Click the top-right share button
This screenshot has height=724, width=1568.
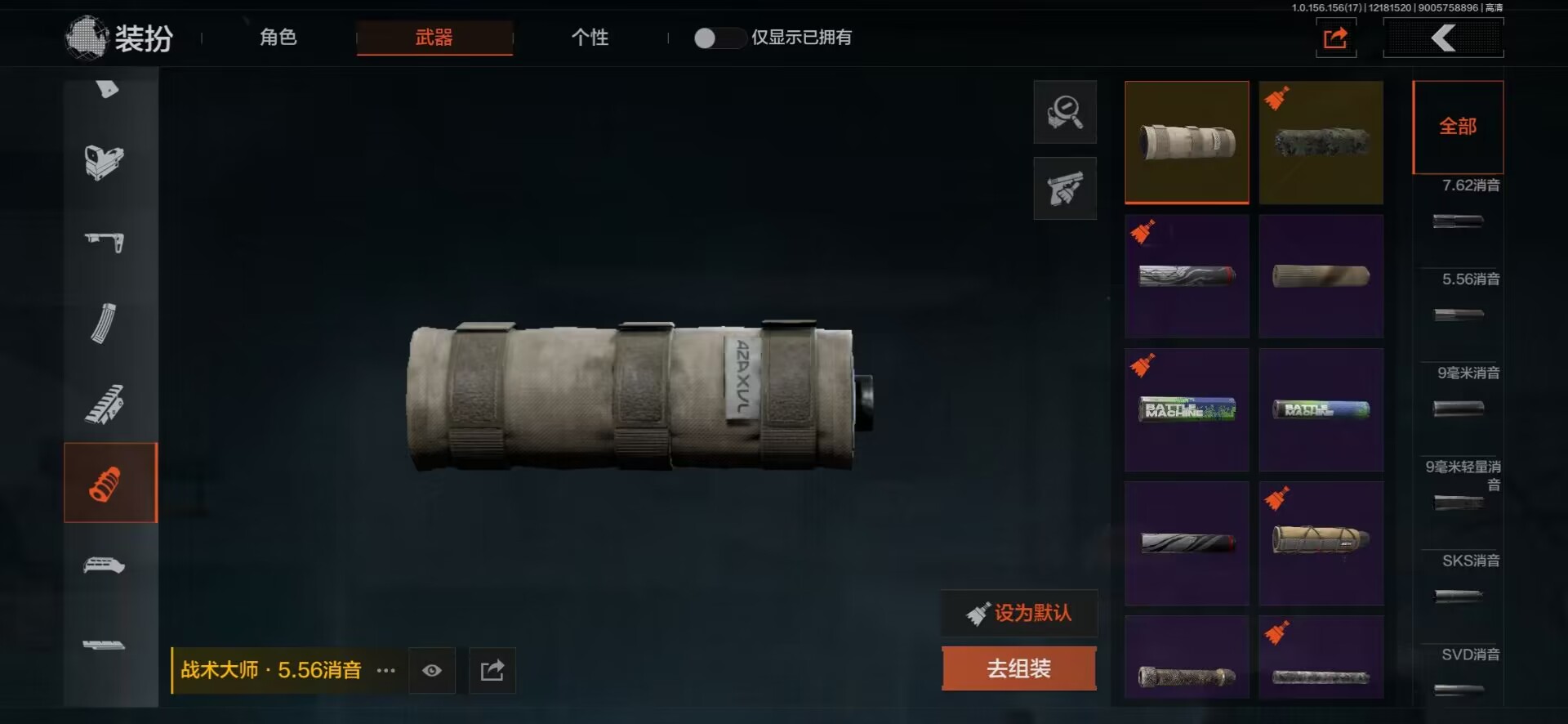coord(1335,38)
